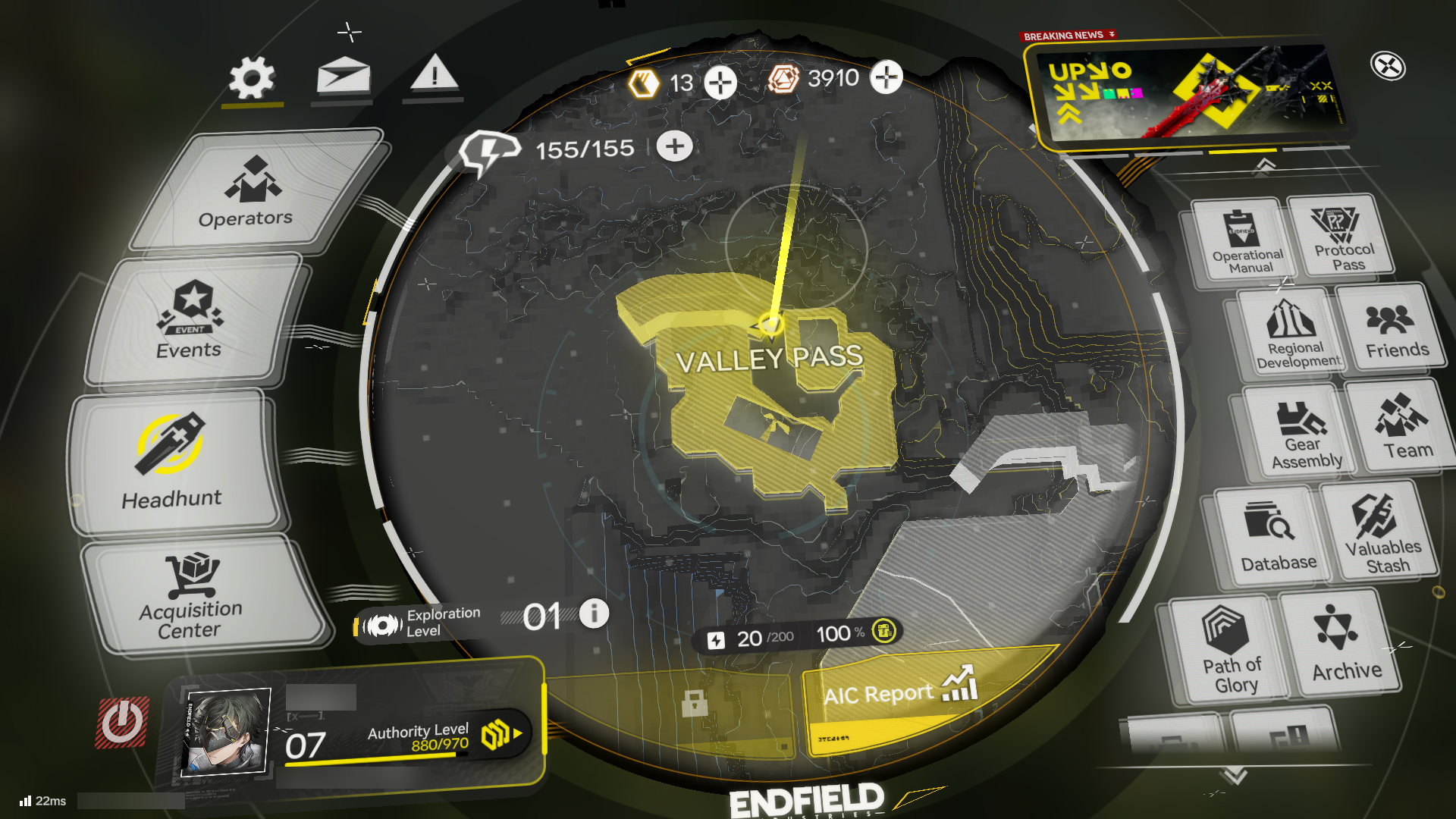
Task: Open the Events menu
Action: tap(191, 322)
